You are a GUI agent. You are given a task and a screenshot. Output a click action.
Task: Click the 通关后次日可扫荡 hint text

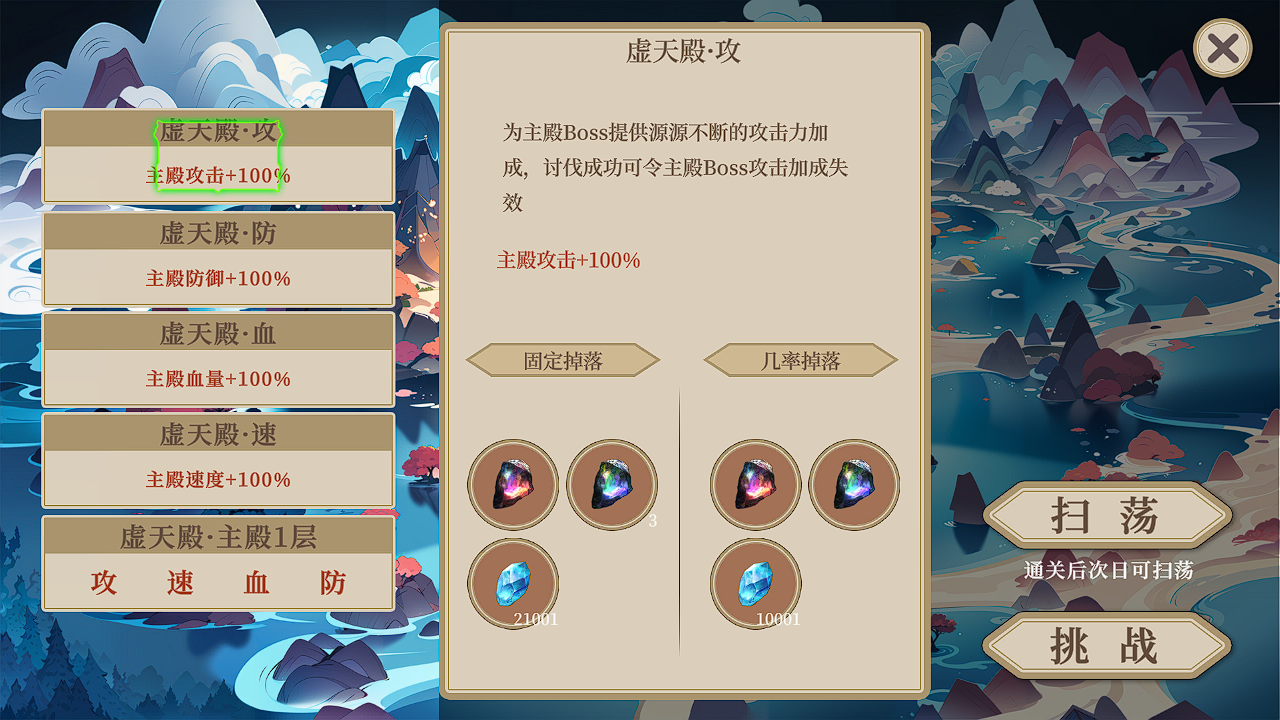(1106, 571)
